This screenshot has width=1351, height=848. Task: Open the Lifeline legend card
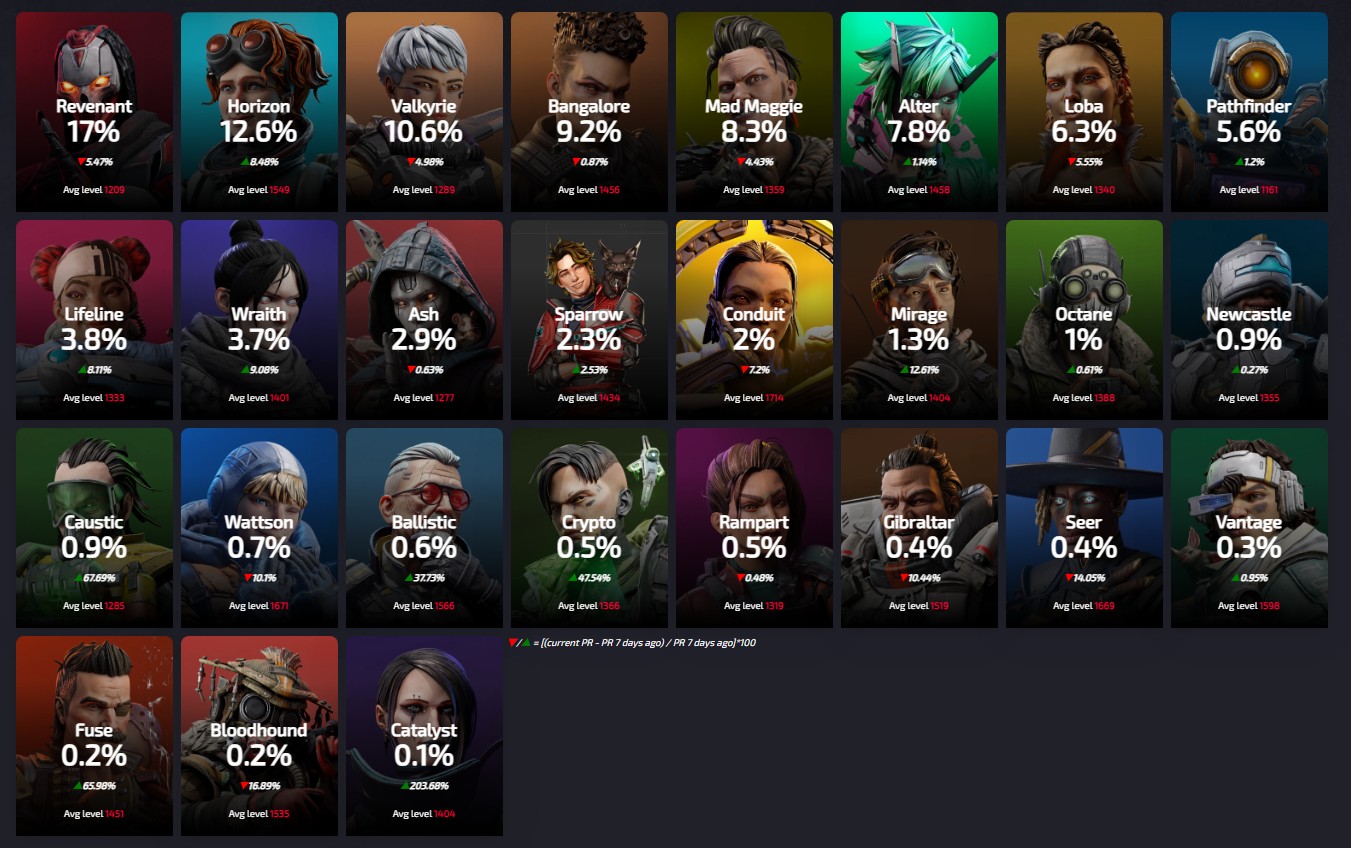94,320
